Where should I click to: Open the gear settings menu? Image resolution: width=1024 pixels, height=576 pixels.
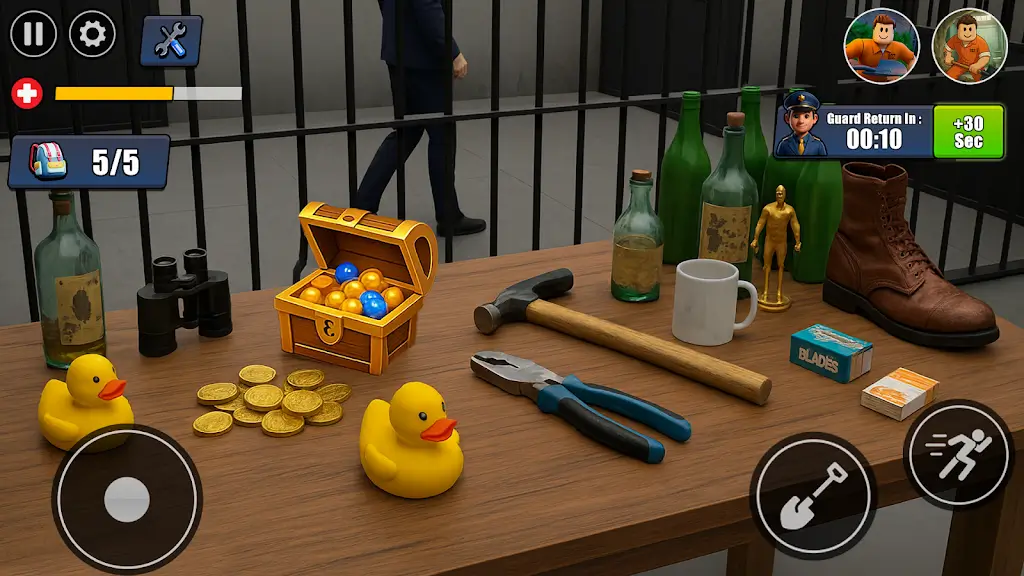(92, 34)
